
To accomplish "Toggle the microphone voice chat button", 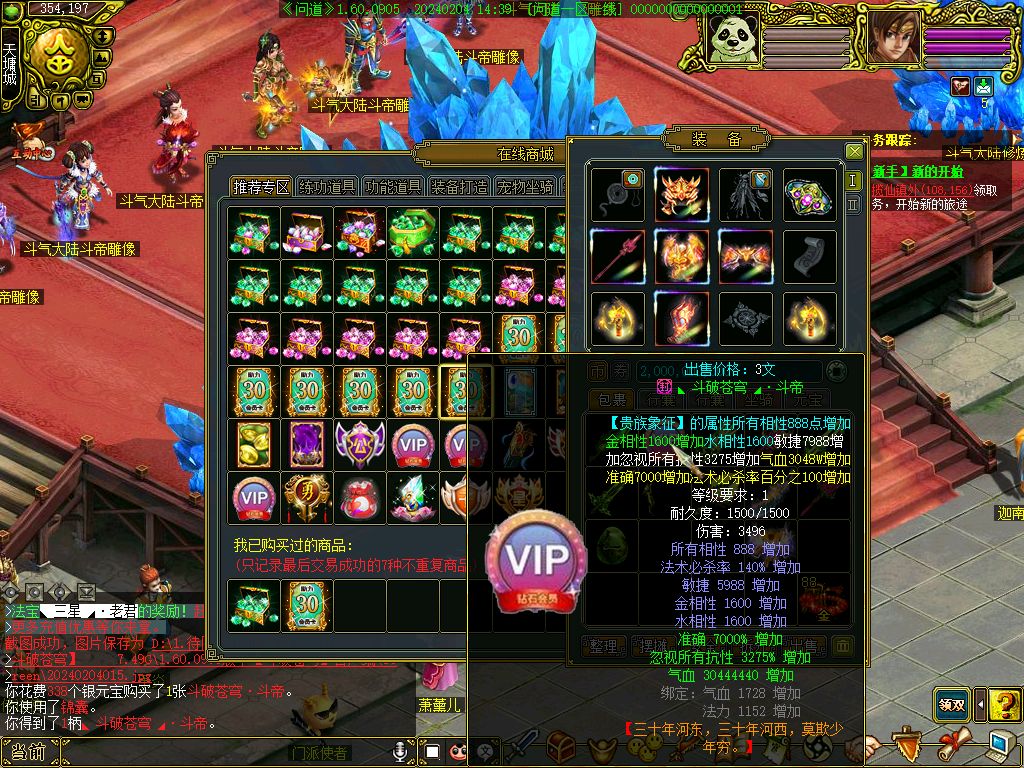I will (x=402, y=750).
